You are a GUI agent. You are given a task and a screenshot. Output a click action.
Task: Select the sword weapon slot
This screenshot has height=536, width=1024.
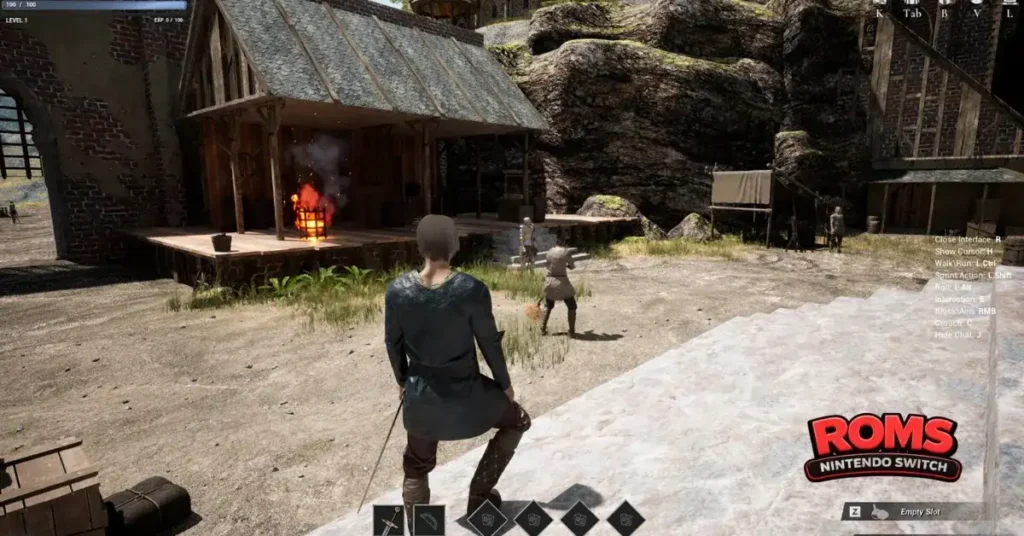click(389, 520)
